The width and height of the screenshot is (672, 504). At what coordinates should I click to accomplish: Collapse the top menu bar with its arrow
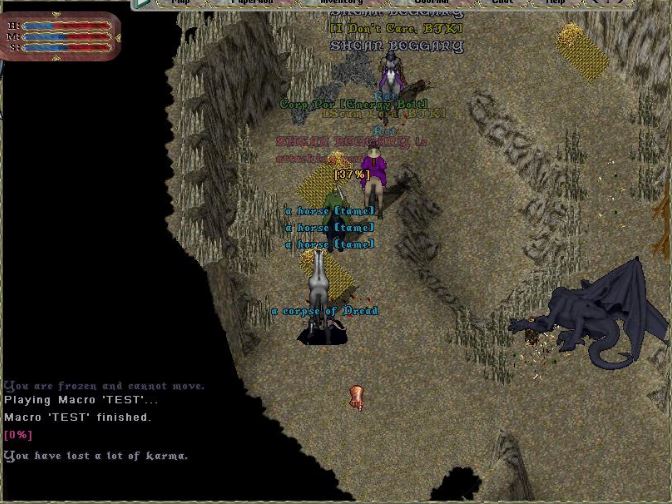click(143, 3)
